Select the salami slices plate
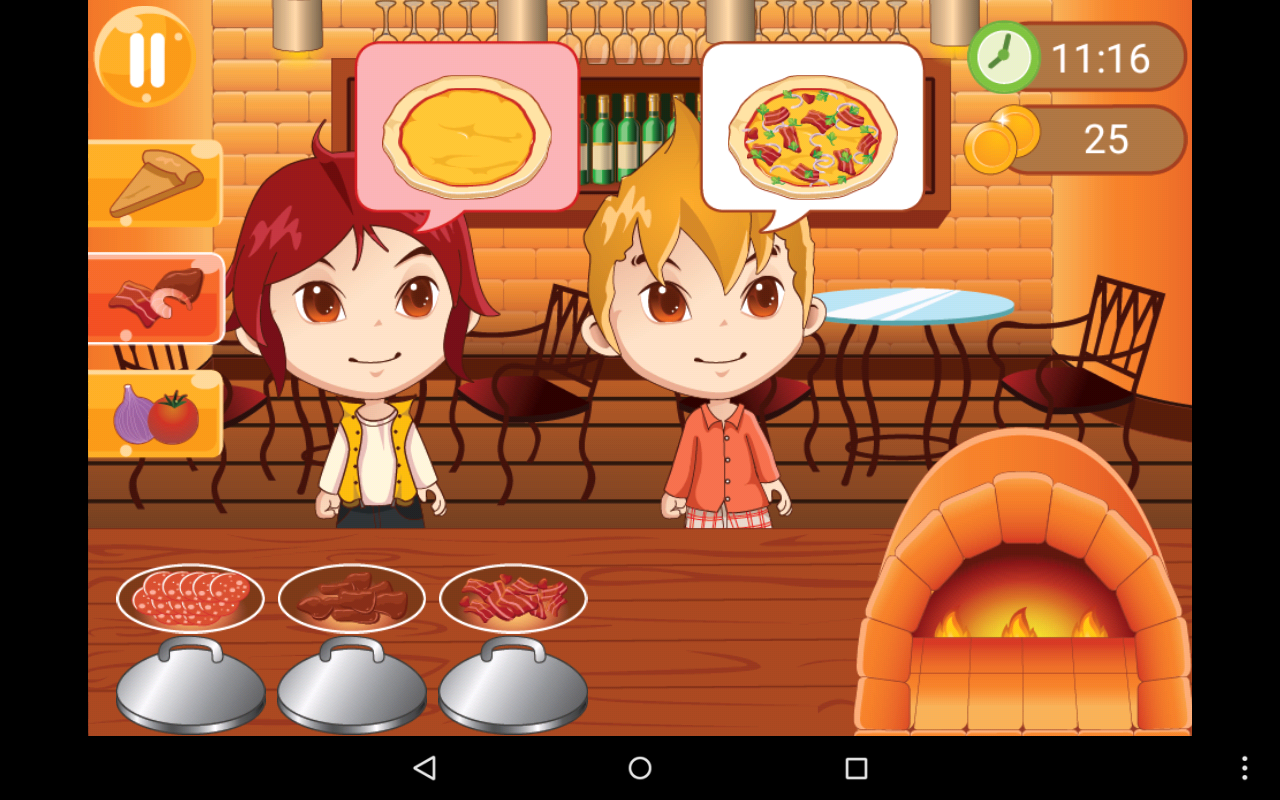This screenshot has width=1280, height=800. [190, 595]
